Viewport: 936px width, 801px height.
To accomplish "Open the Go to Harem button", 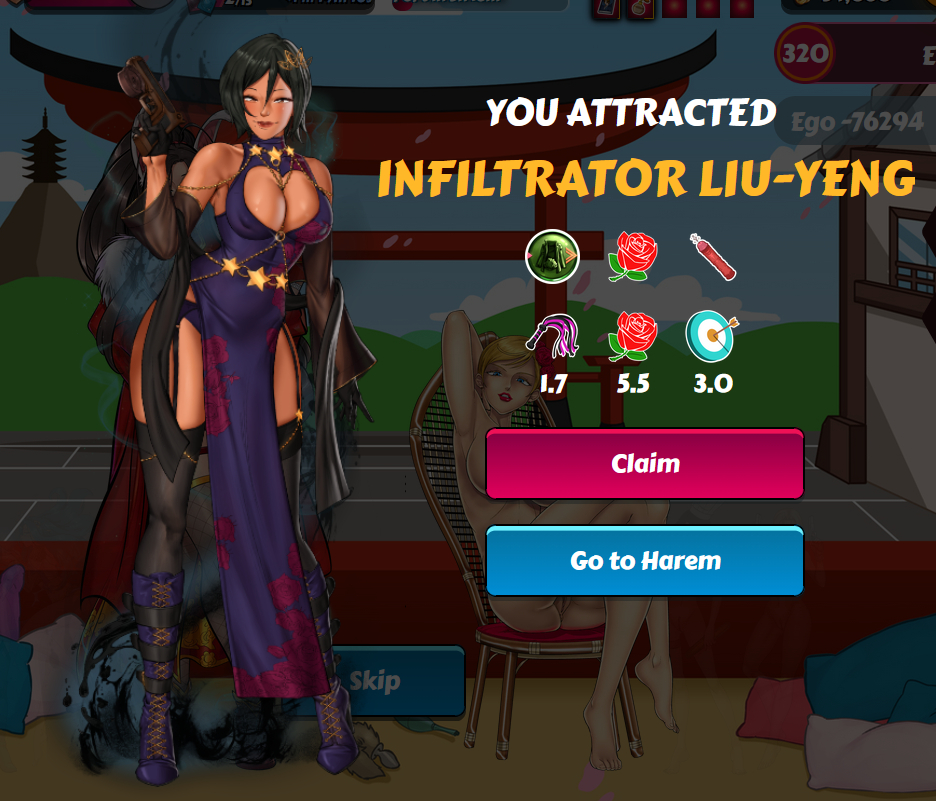I will pyautogui.click(x=645, y=561).
